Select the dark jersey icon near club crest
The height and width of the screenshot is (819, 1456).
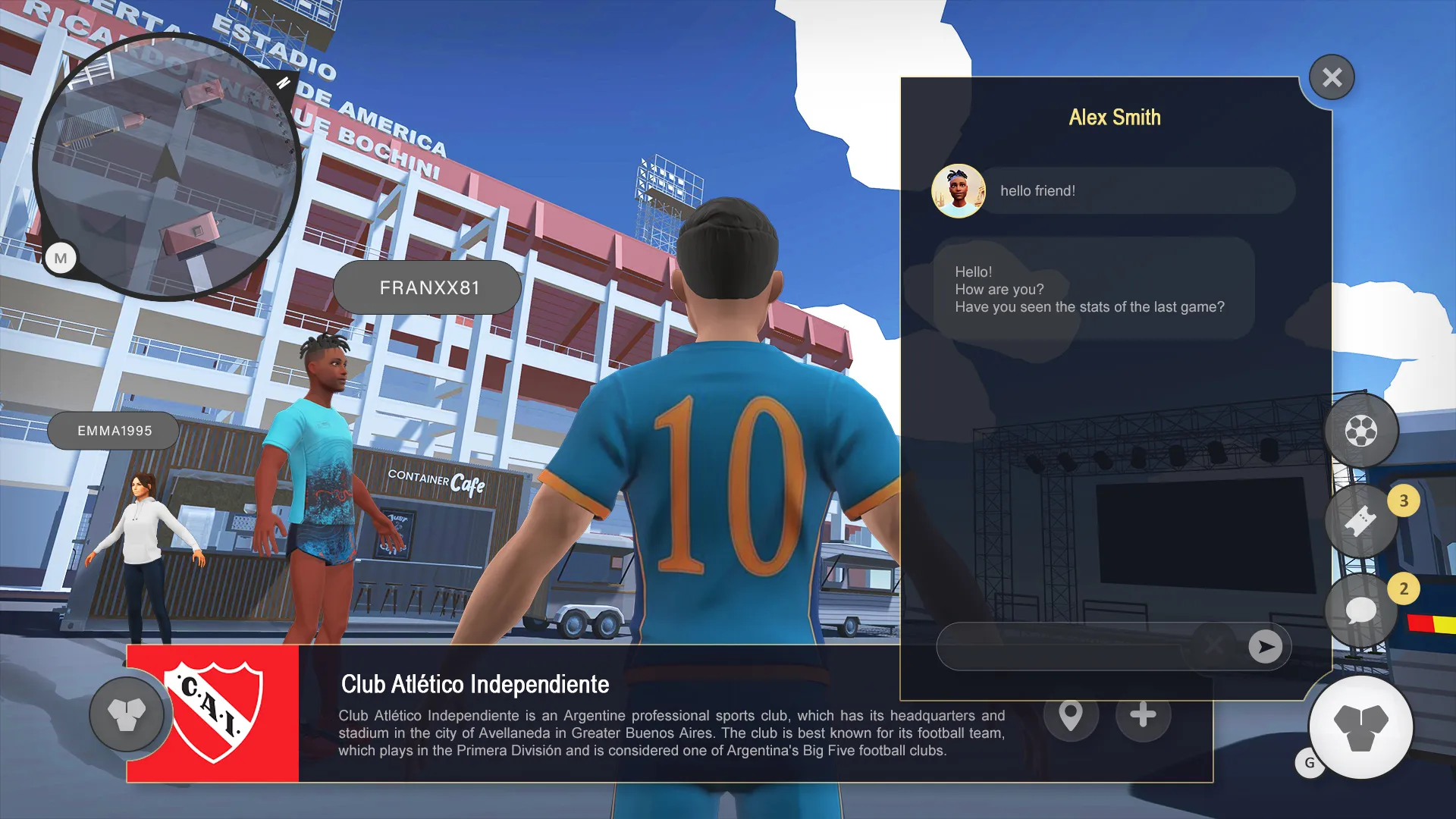click(127, 714)
